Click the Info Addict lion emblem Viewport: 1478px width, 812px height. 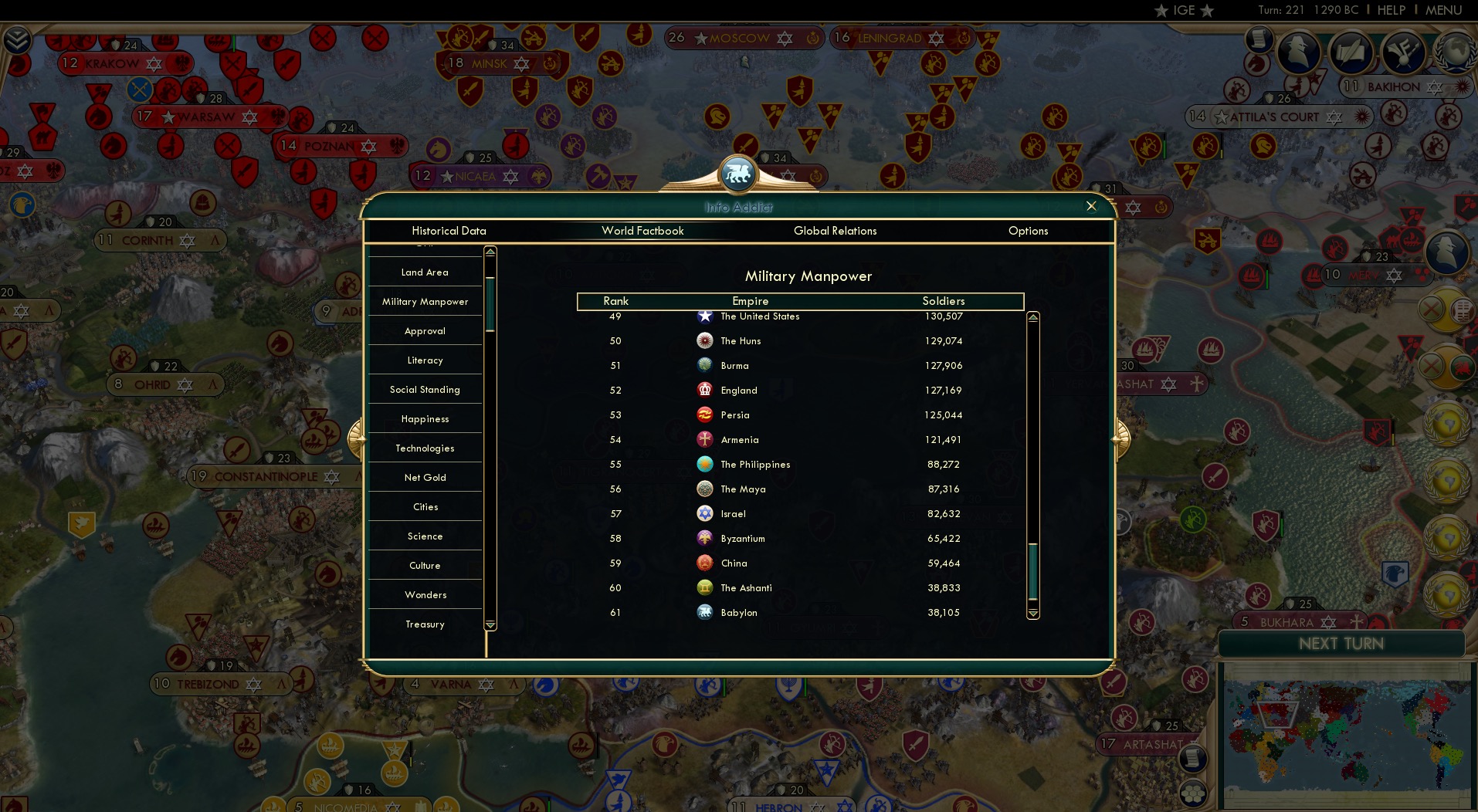point(738,172)
